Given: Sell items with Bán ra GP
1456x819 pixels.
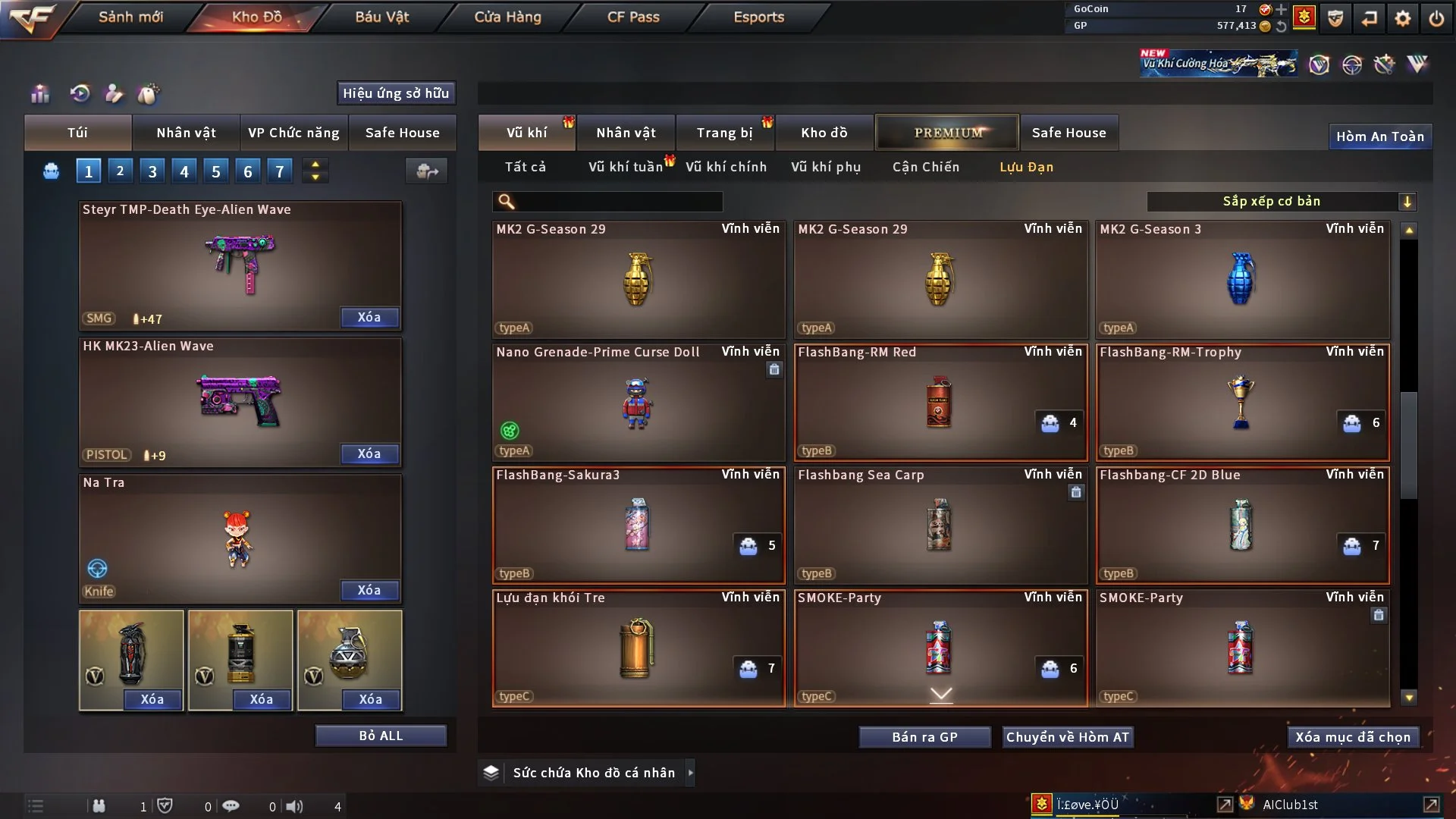Looking at the screenshot, I should point(924,737).
